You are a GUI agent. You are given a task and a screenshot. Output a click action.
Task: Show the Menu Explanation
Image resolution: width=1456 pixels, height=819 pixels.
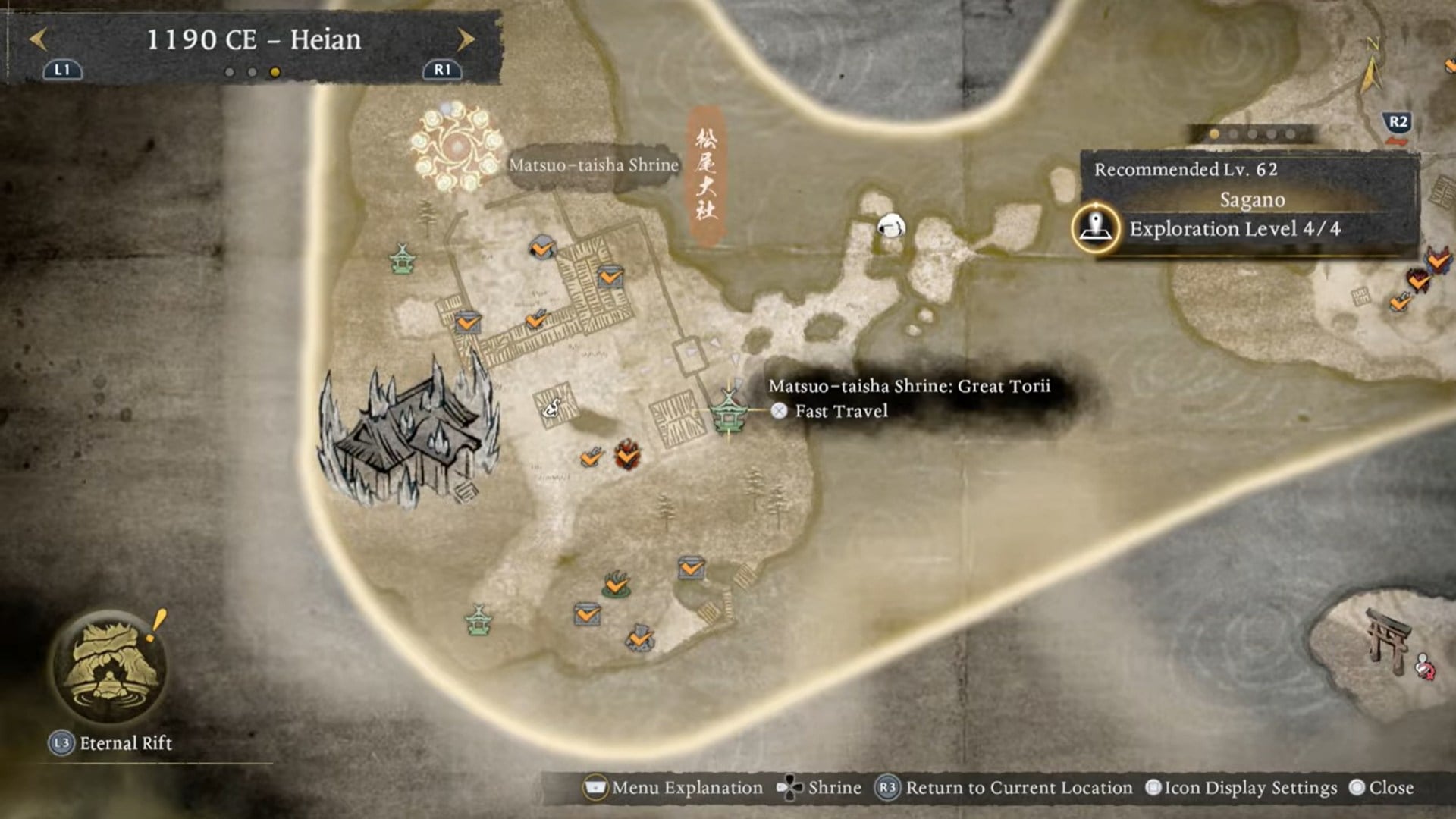[674, 788]
